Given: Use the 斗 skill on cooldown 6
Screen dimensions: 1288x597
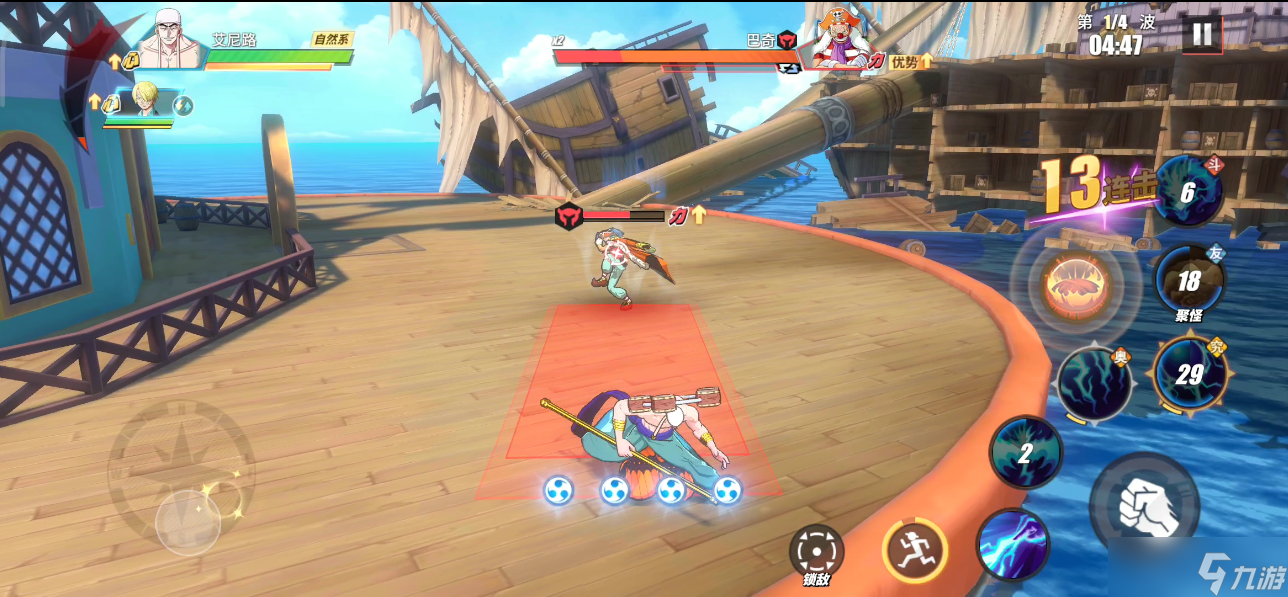Looking at the screenshot, I should [1187, 191].
